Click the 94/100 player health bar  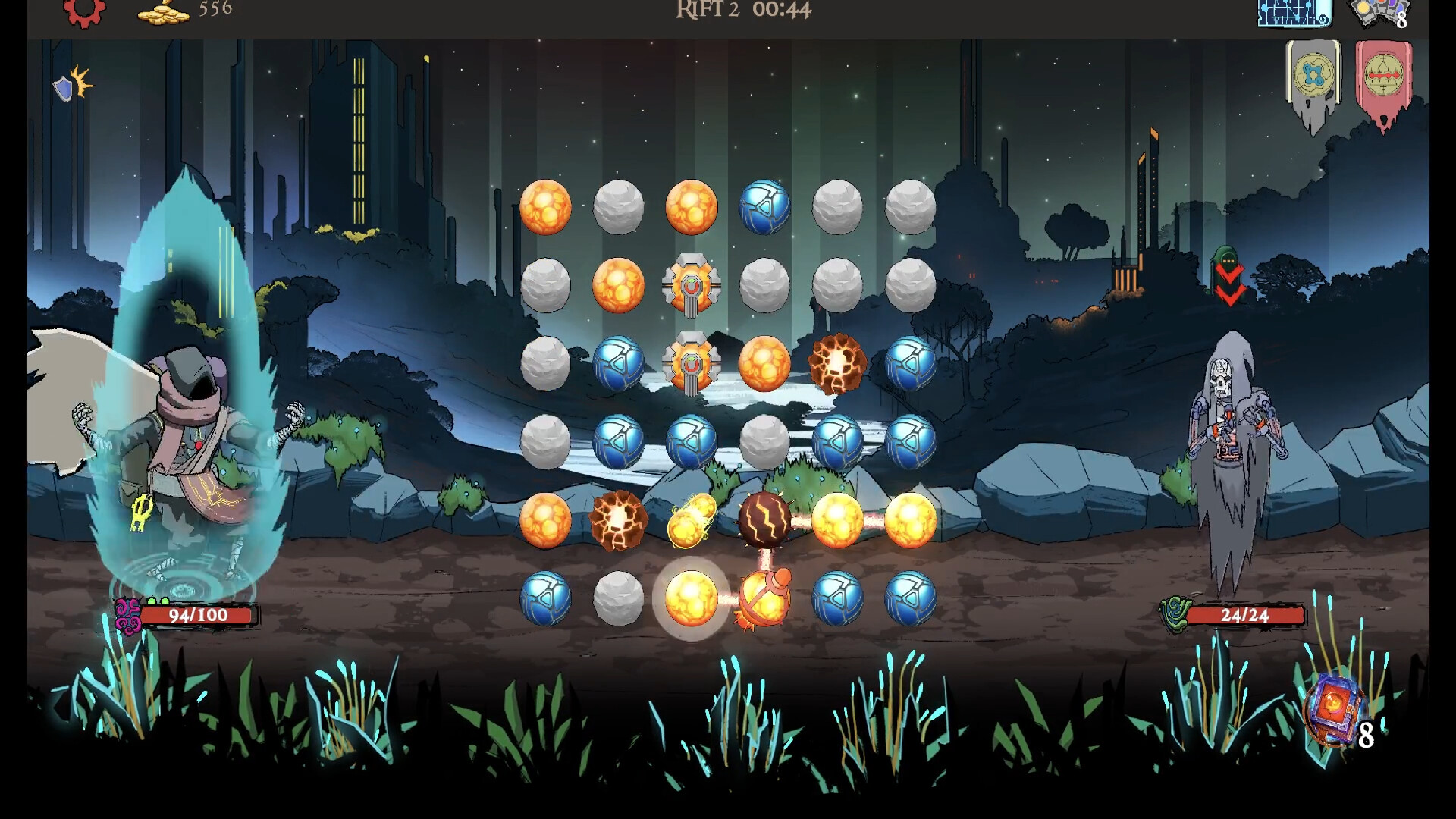click(x=201, y=616)
